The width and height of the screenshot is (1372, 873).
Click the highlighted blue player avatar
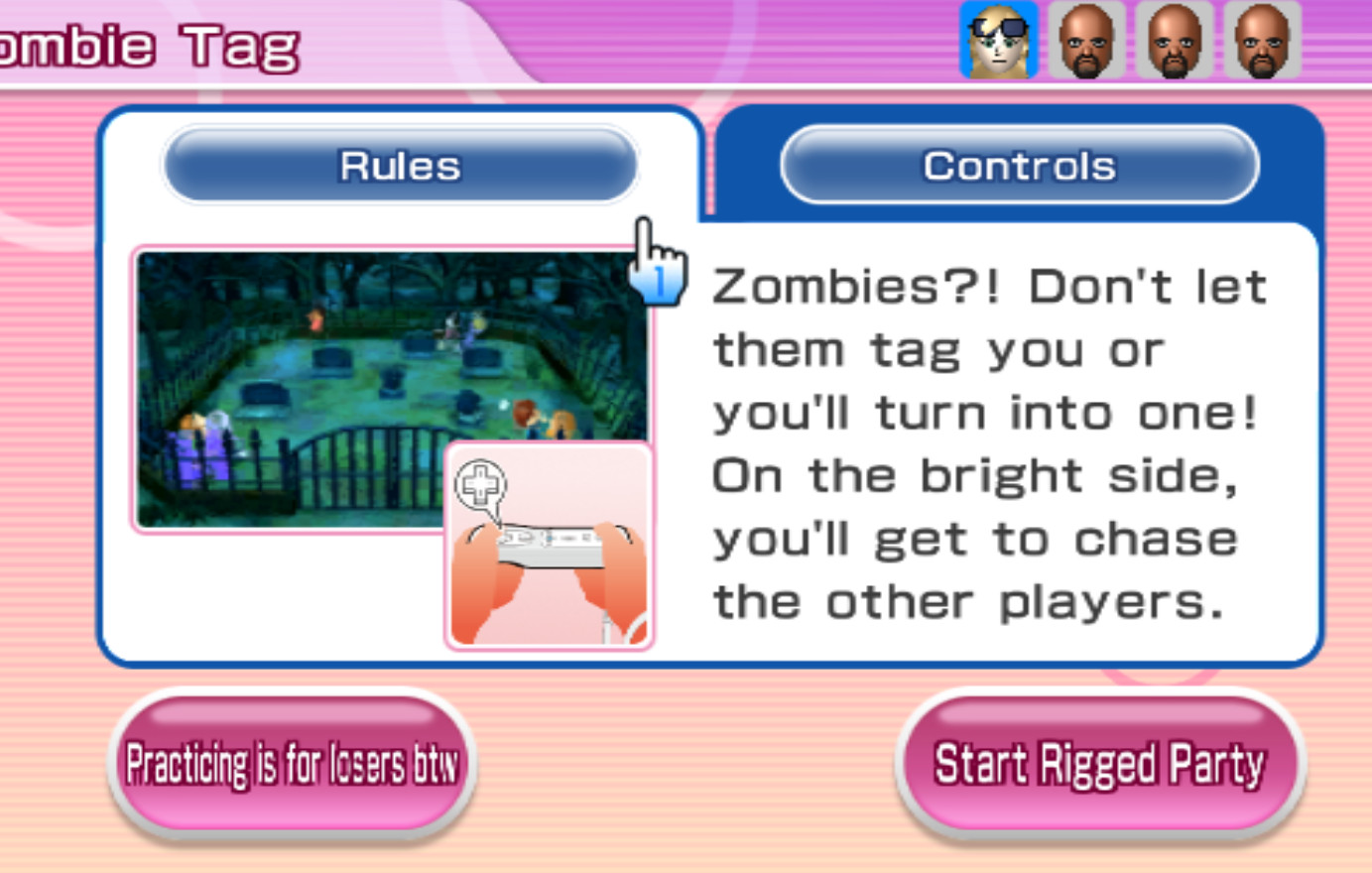(998, 42)
